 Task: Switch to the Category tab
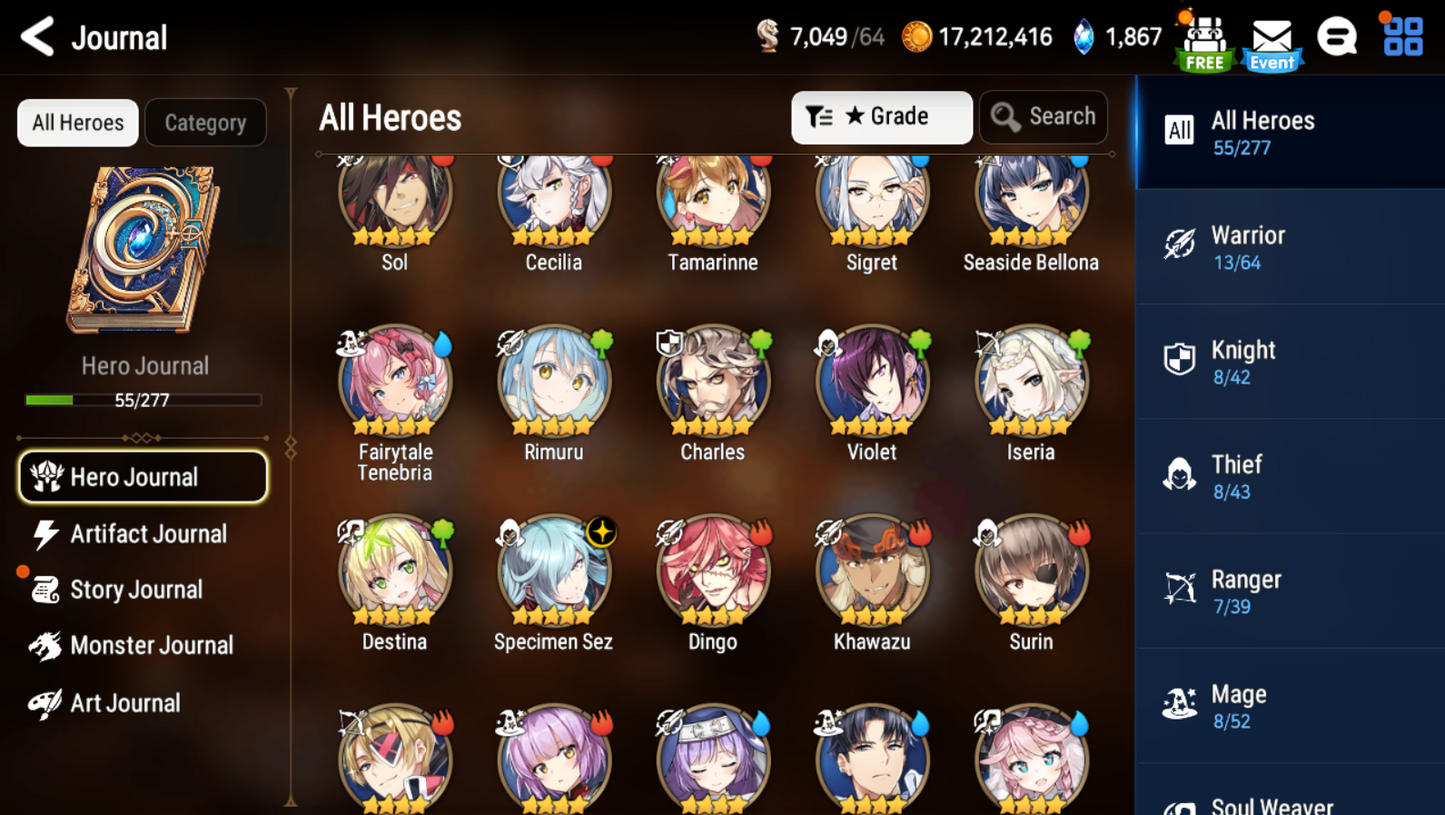[206, 122]
